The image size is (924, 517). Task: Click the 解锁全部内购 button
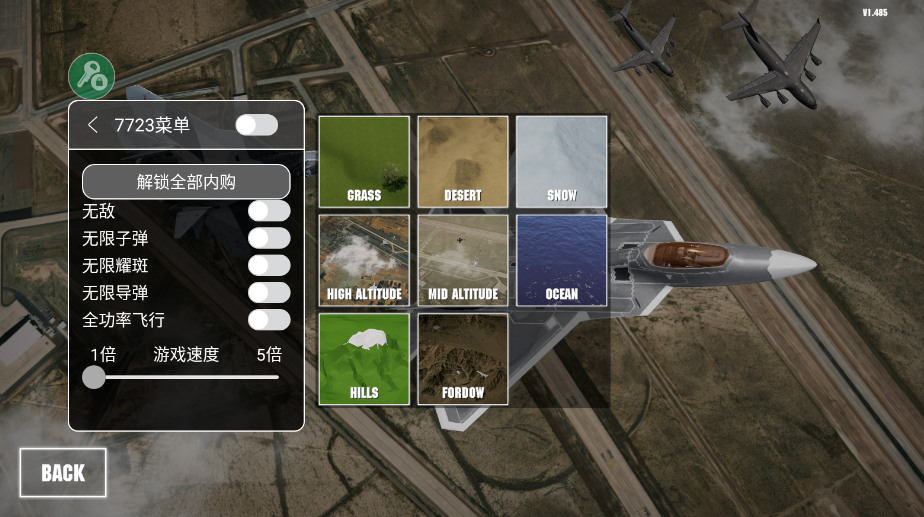186,182
